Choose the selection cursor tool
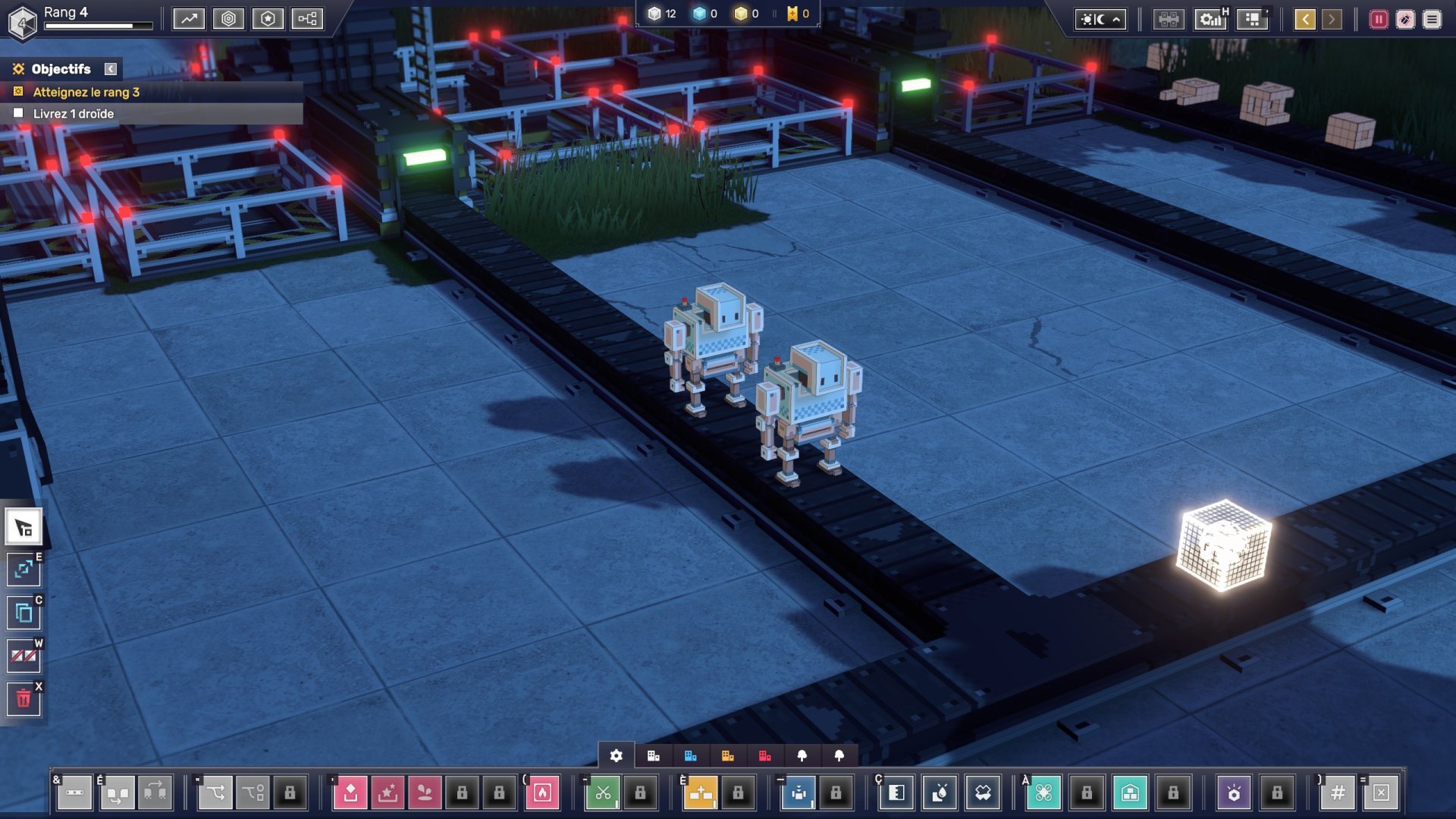Image resolution: width=1456 pixels, height=819 pixels. [24, 528]
